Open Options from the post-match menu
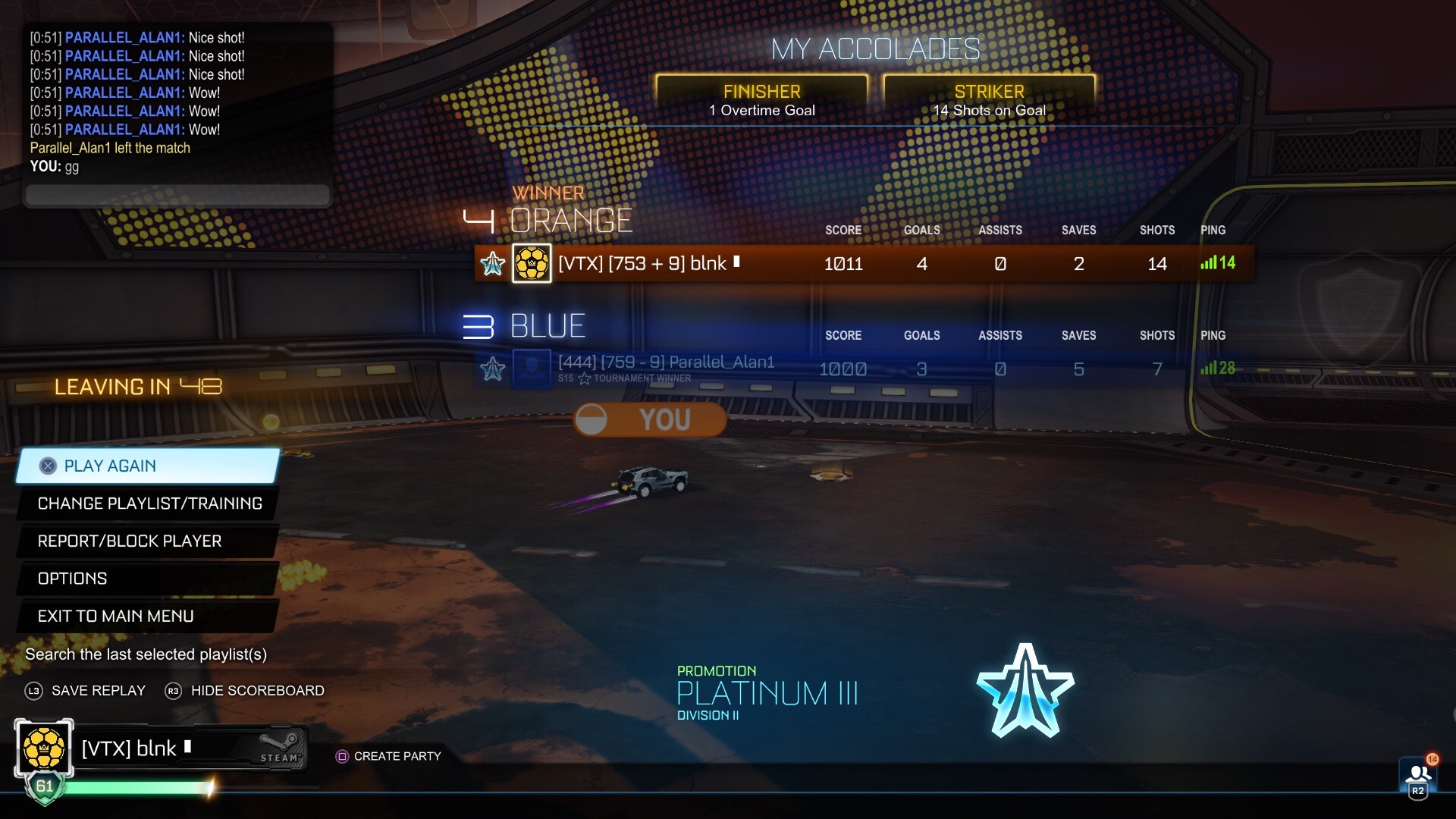 pos(72,579)
